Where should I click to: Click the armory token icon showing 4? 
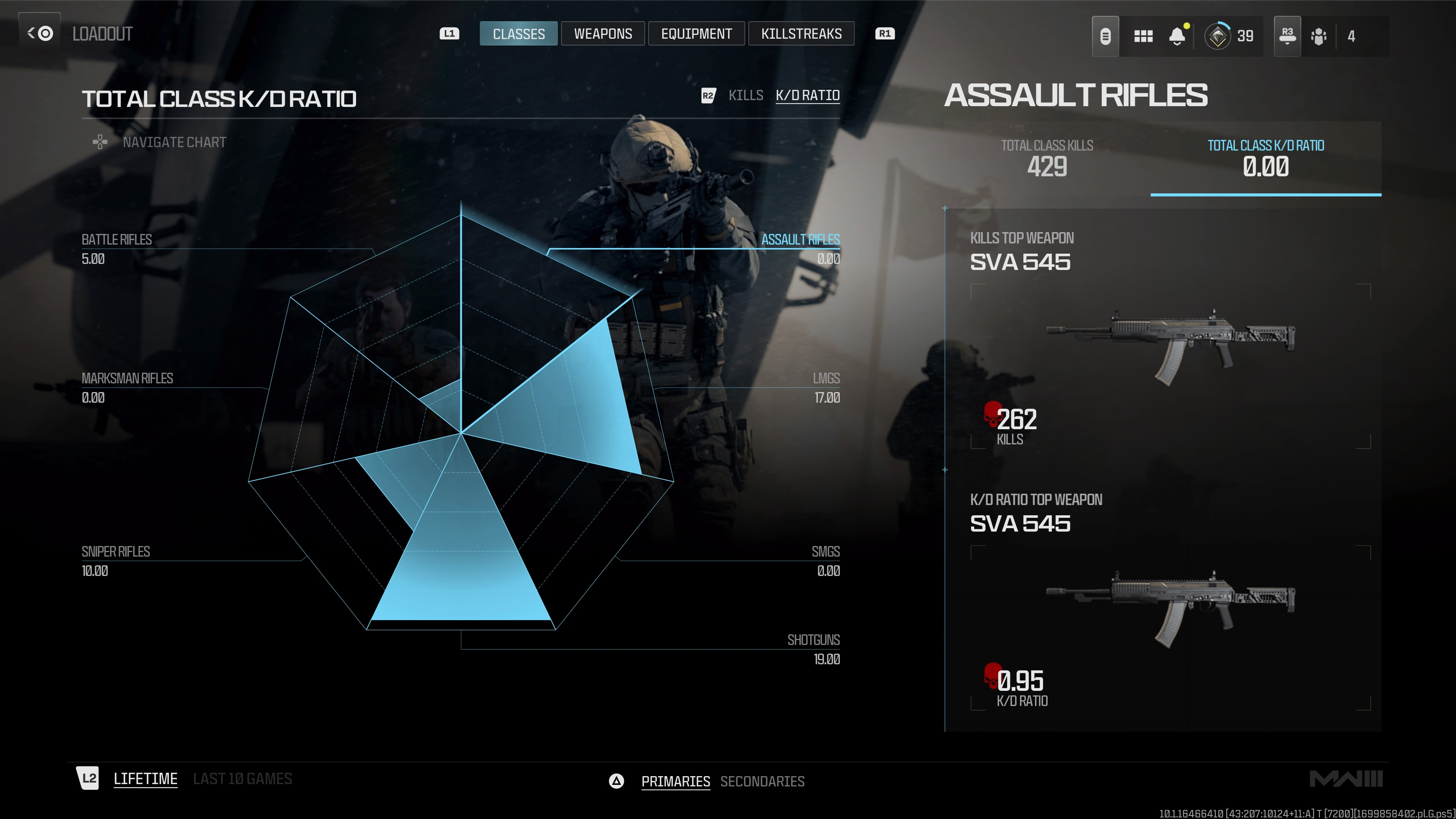click(1319, 36)
